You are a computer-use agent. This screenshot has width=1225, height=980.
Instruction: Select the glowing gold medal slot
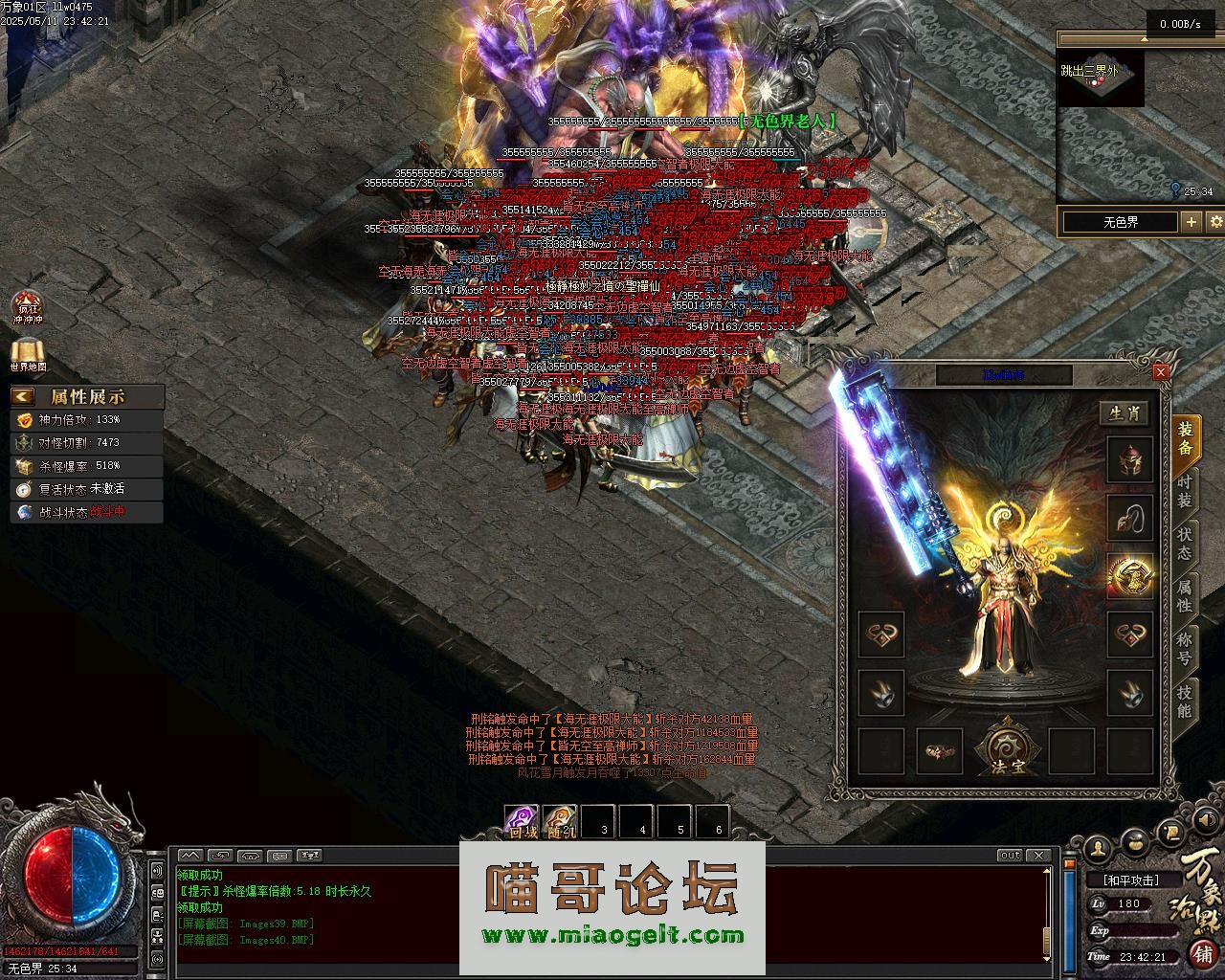tap(1130, 575)
